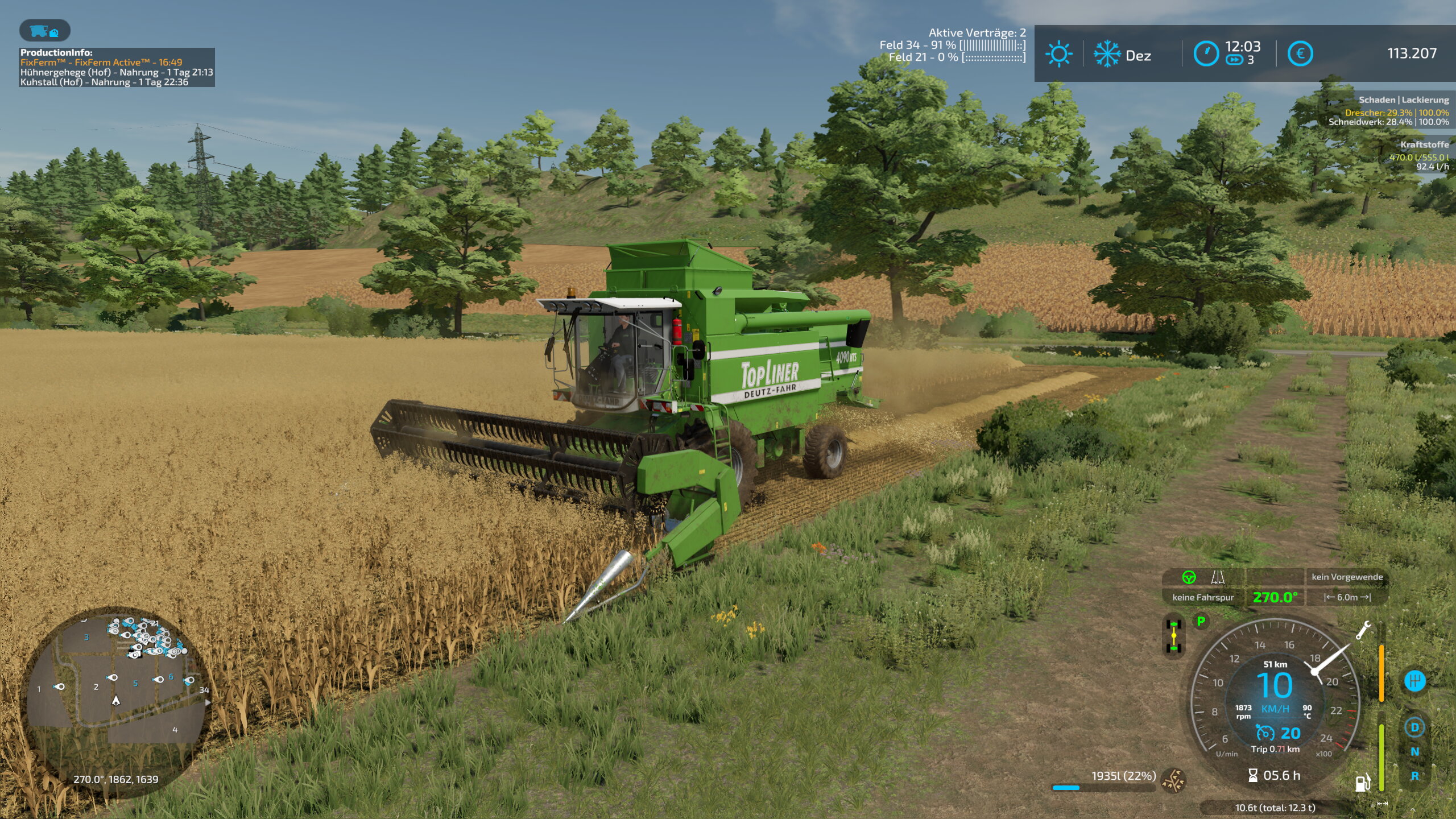Choose reverse gear R

pos(1414,776)
